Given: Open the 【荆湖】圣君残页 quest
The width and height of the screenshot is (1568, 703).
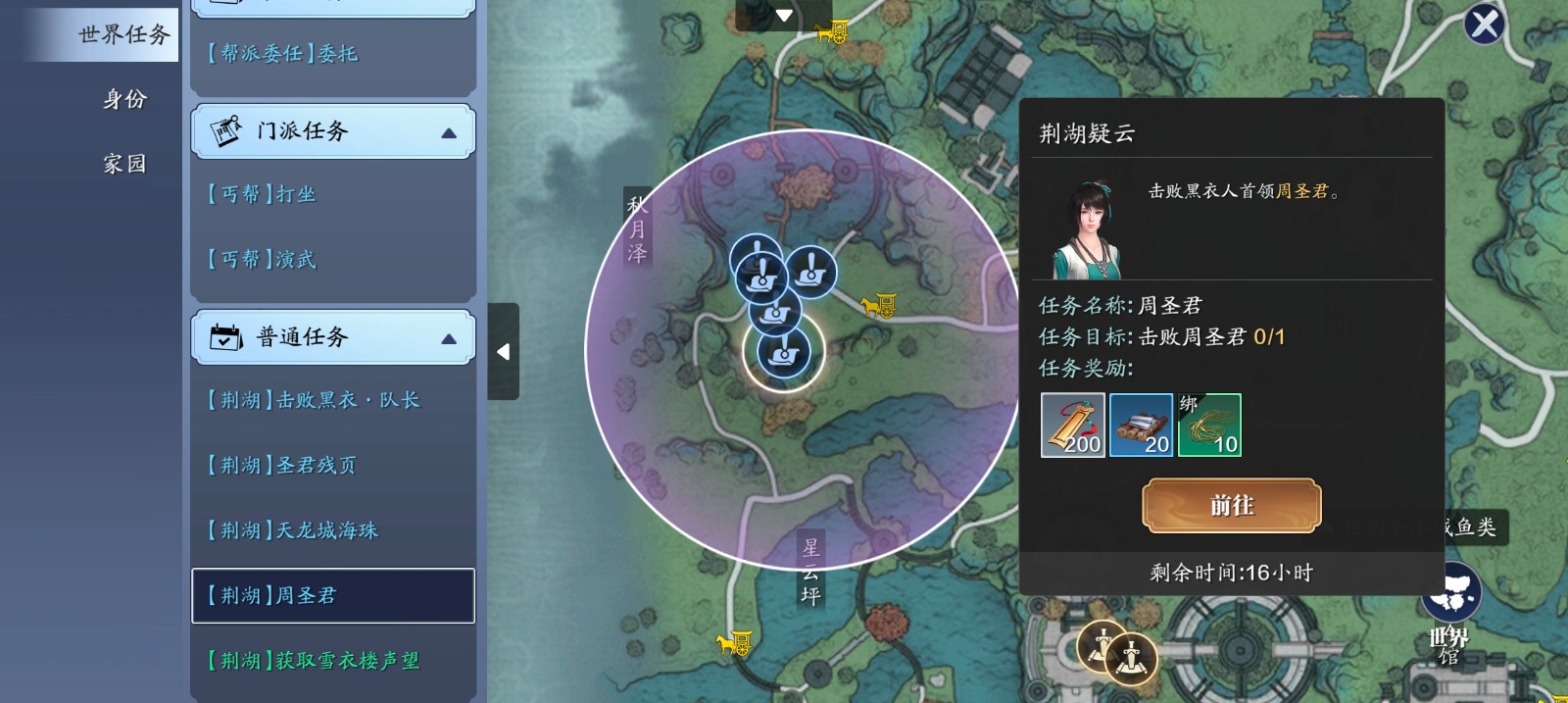Looking at the screenshot, I should point(281,466).
